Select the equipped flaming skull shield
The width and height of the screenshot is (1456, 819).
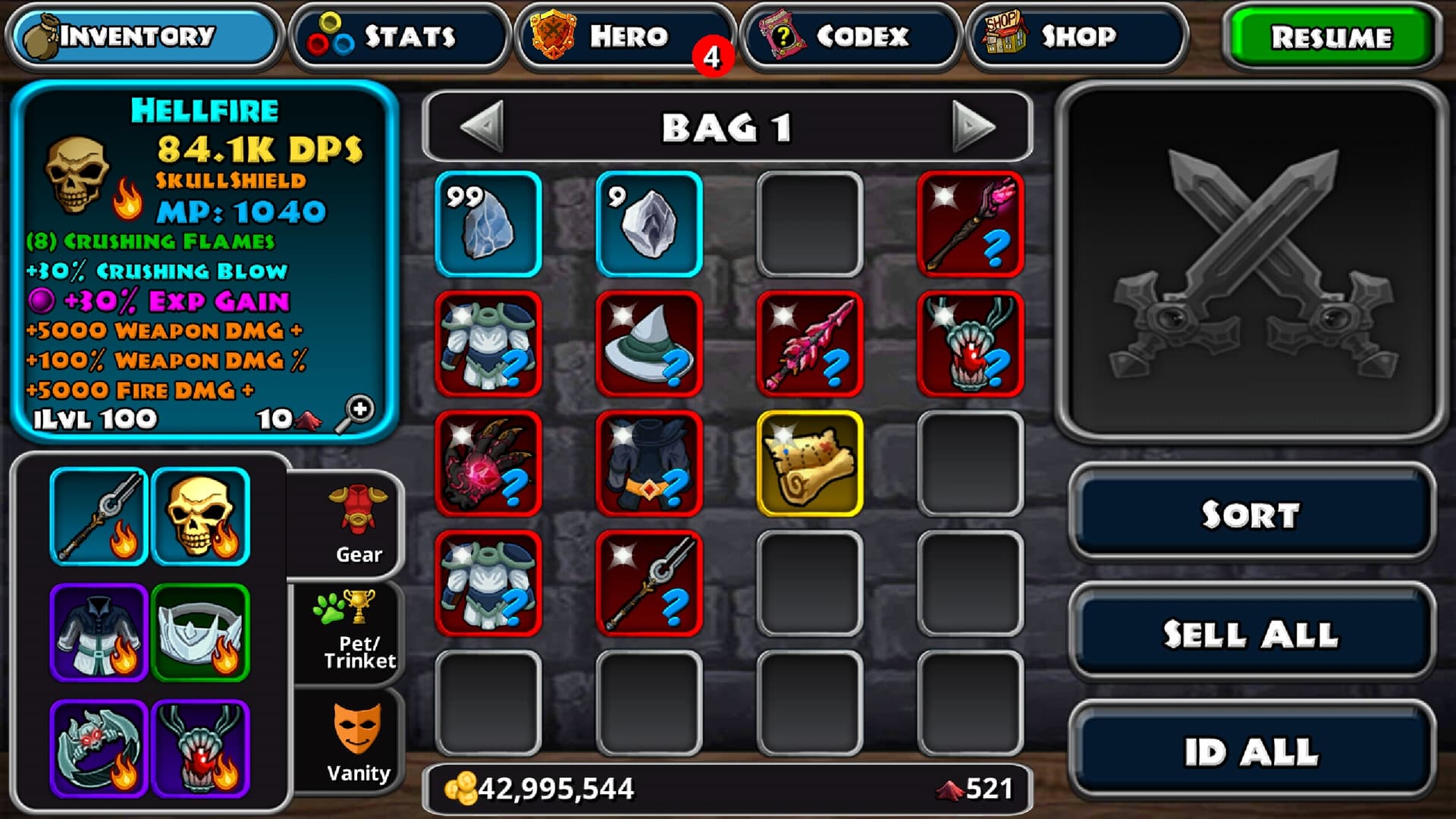[201, 516]
